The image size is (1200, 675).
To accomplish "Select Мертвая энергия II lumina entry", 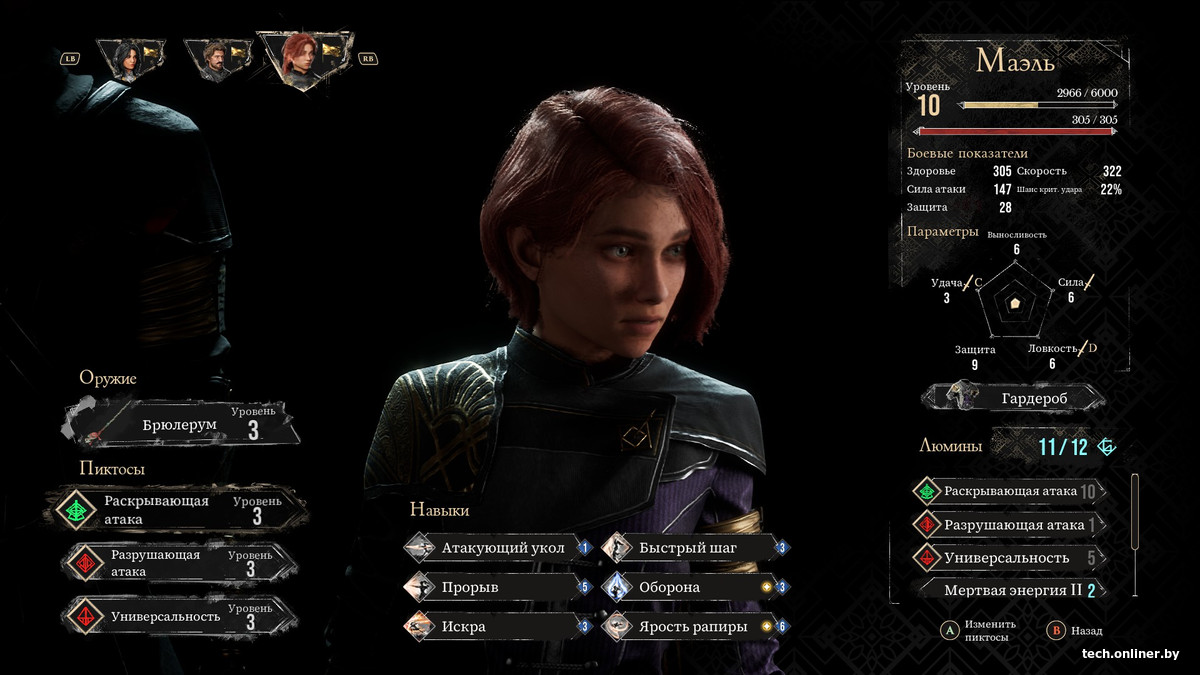I will [1012, 590].
